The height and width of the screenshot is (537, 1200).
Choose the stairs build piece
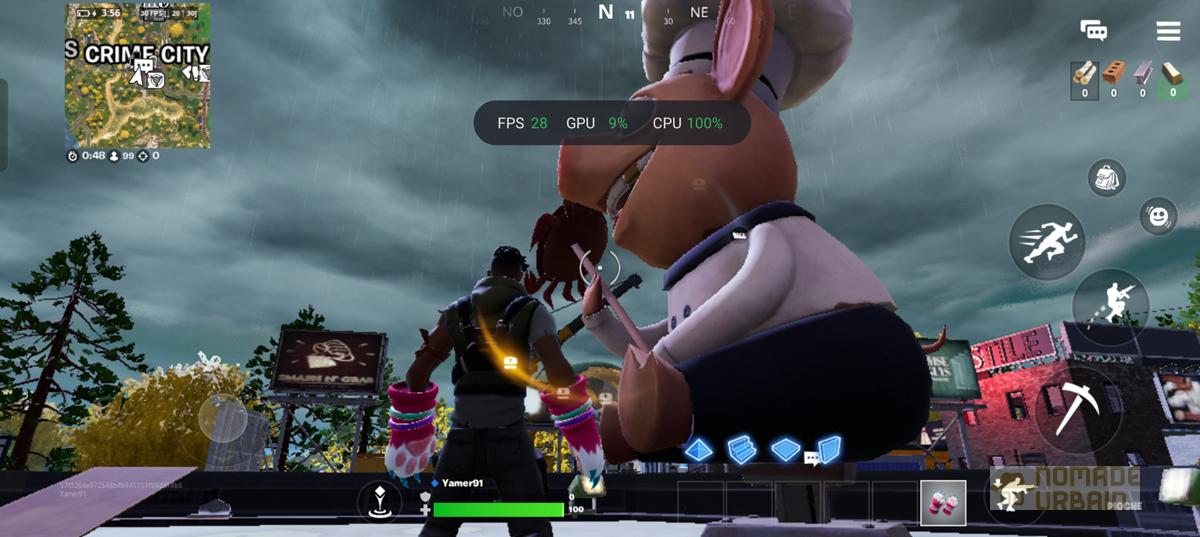pos(741,450)
